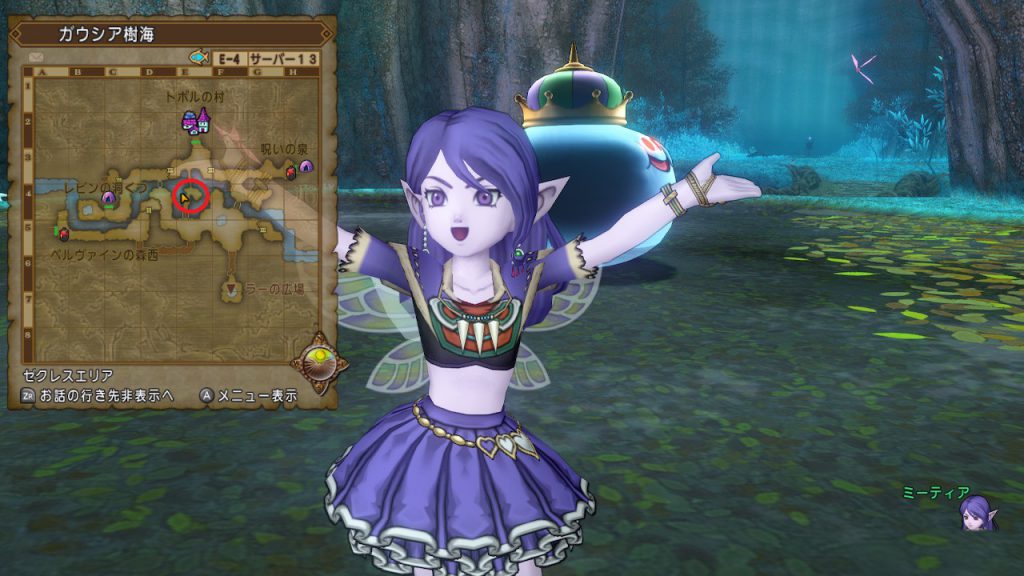The width and height of the screenshot is (1024, 576).
Task: Select the ミーティア party member portrait
Action: [977, 514]
